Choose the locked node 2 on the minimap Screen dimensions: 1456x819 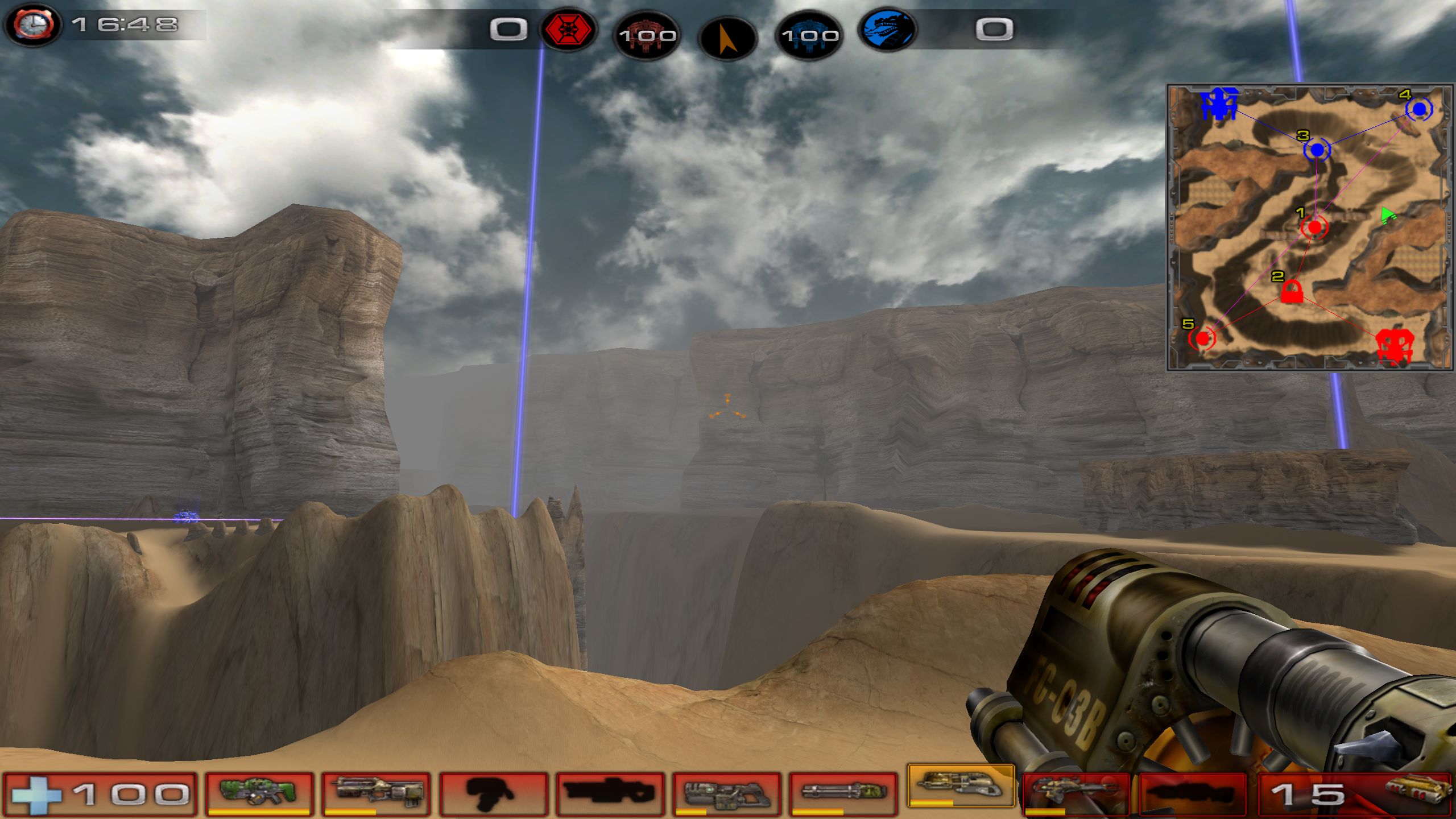1292,292
